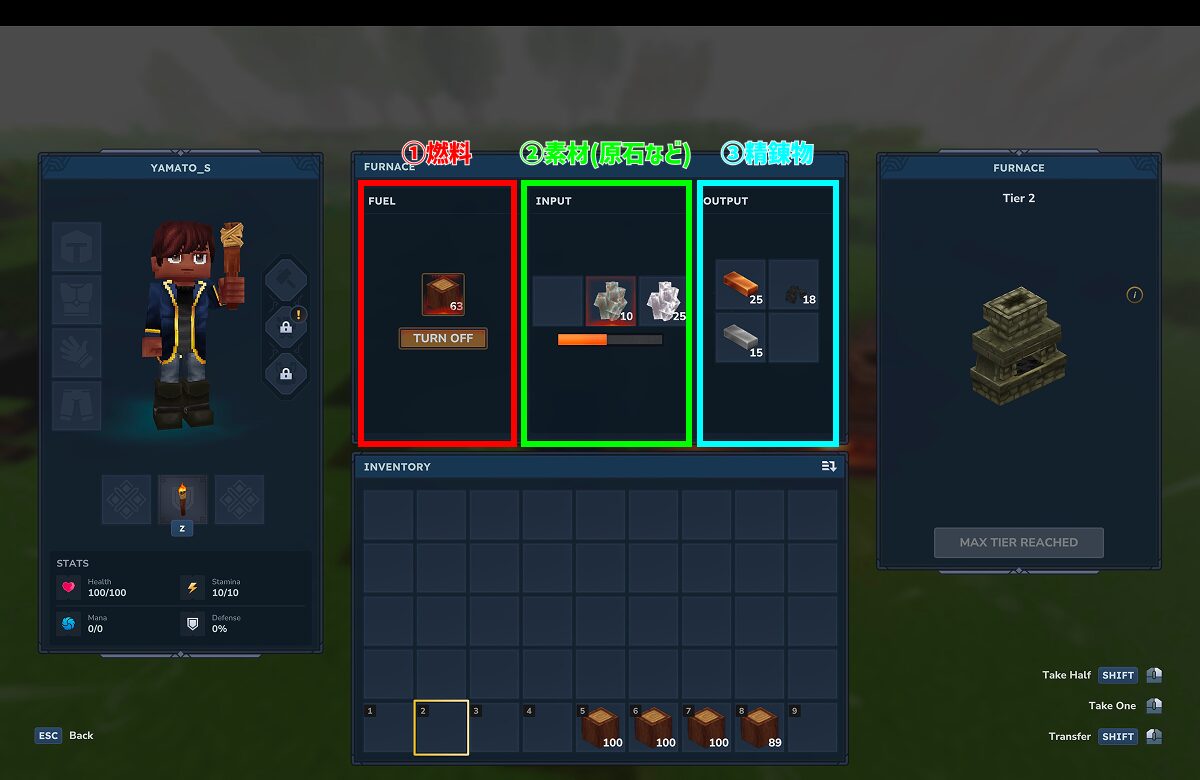Click the MAX TIER REACHED button

[x=1018, y=542]
